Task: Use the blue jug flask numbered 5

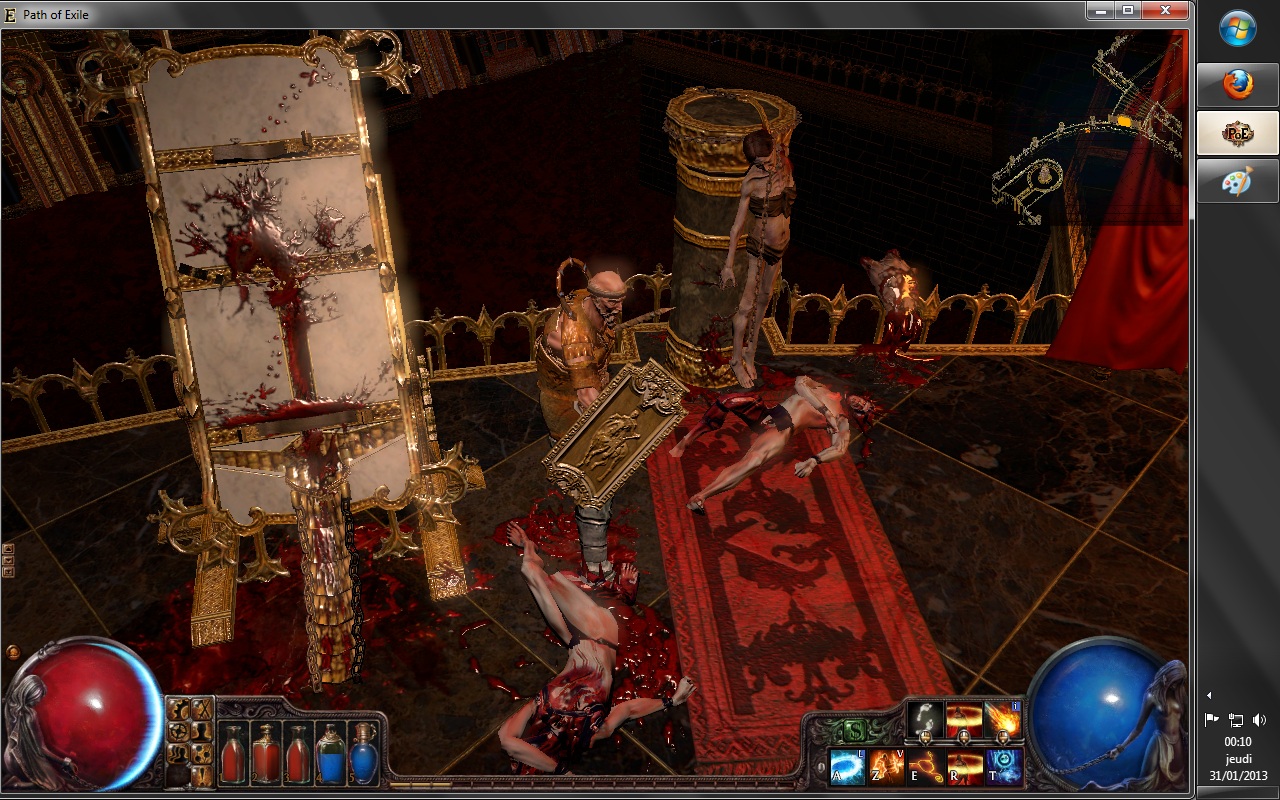Action: 362,753
